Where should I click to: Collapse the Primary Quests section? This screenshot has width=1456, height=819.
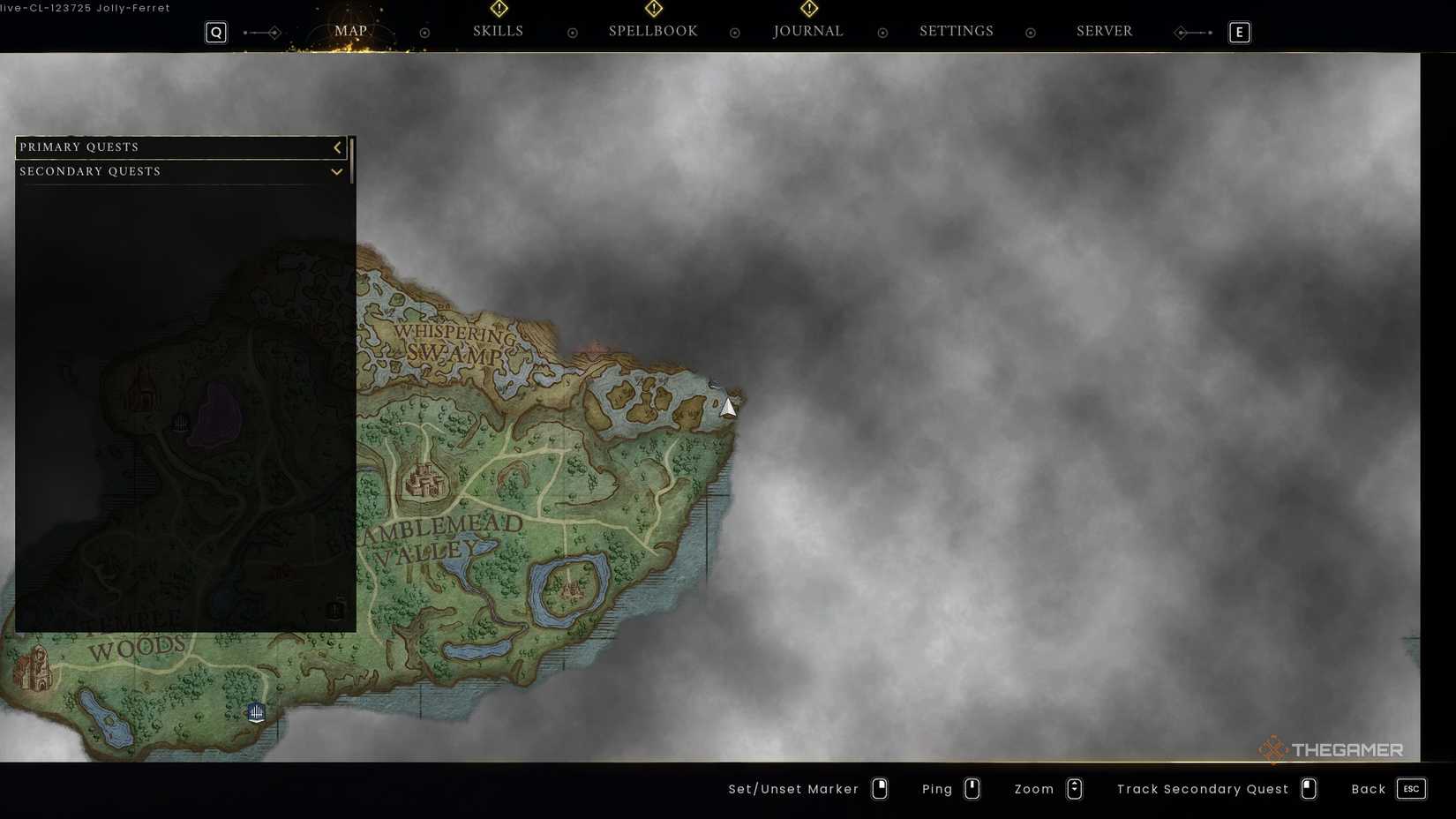[x=337, y=147]
